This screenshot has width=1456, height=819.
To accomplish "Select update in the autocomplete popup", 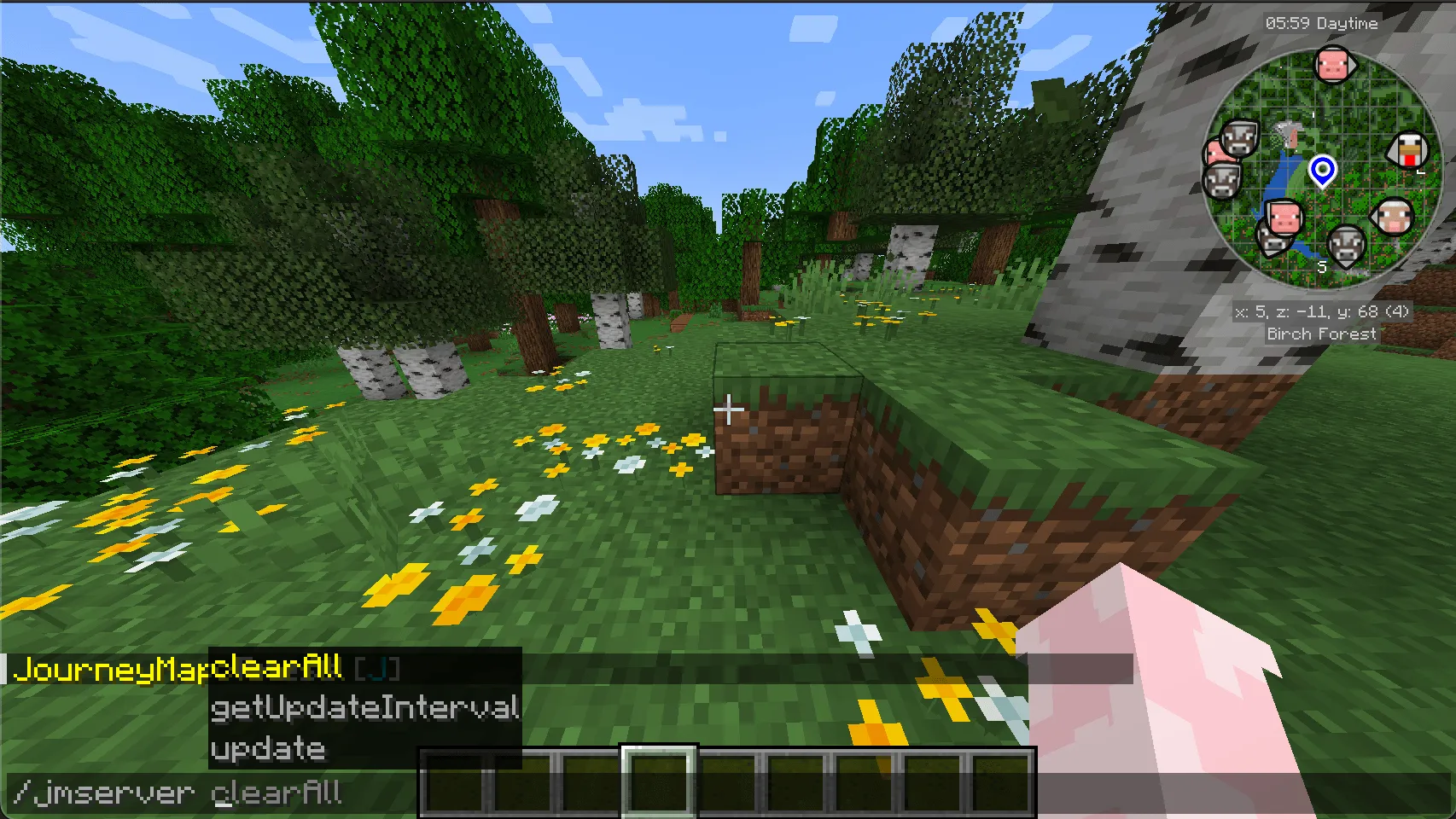I will [266, 749].
